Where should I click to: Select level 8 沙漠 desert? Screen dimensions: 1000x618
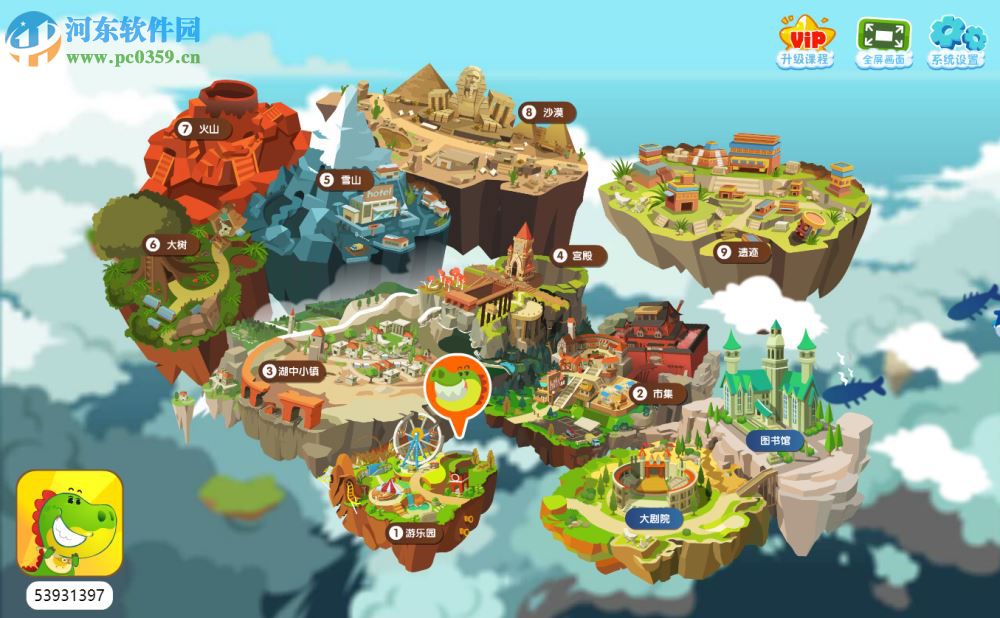[x=545, y=112]
